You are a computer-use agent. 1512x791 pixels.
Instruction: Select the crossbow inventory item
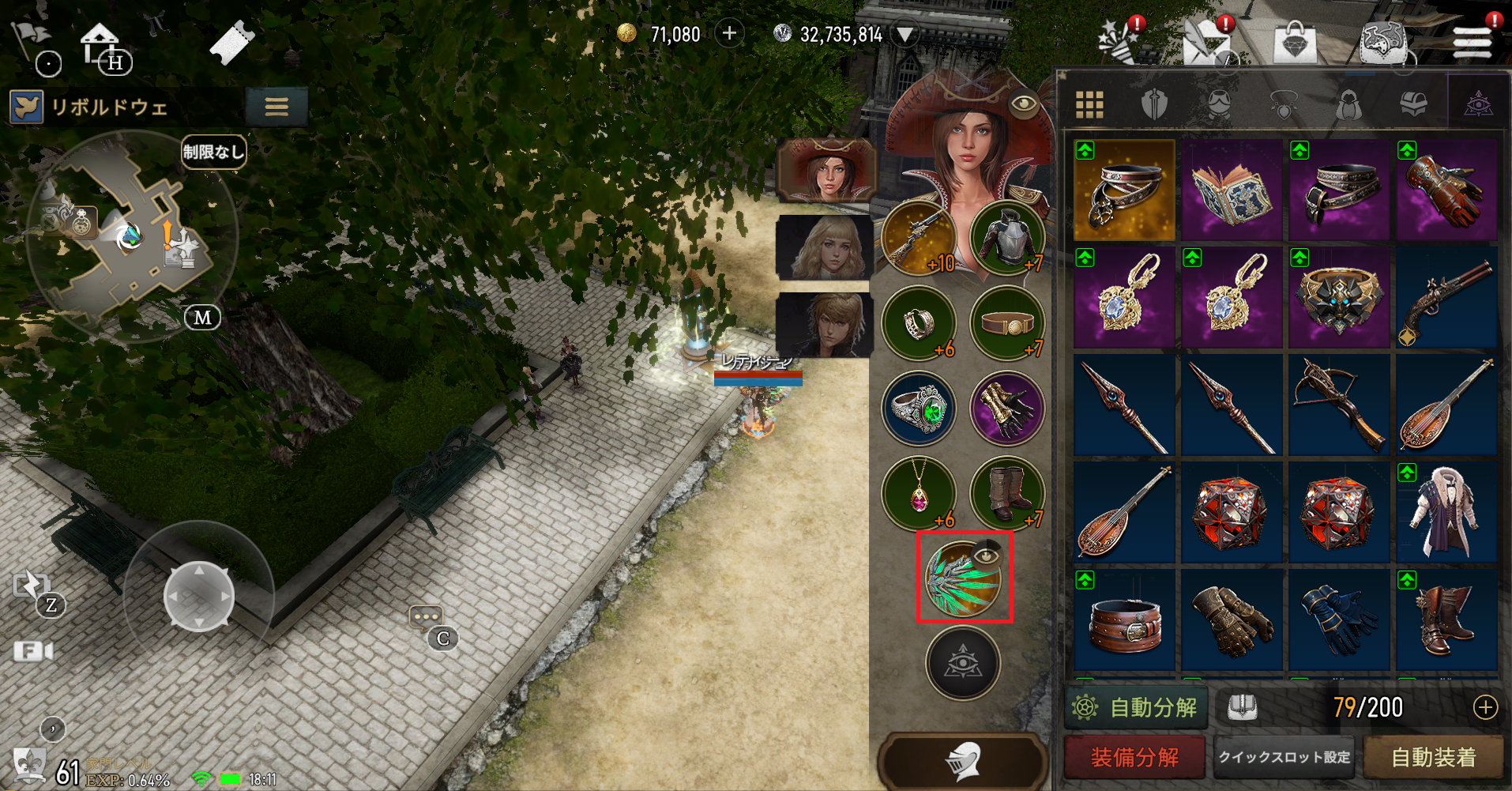[1339, 405]
